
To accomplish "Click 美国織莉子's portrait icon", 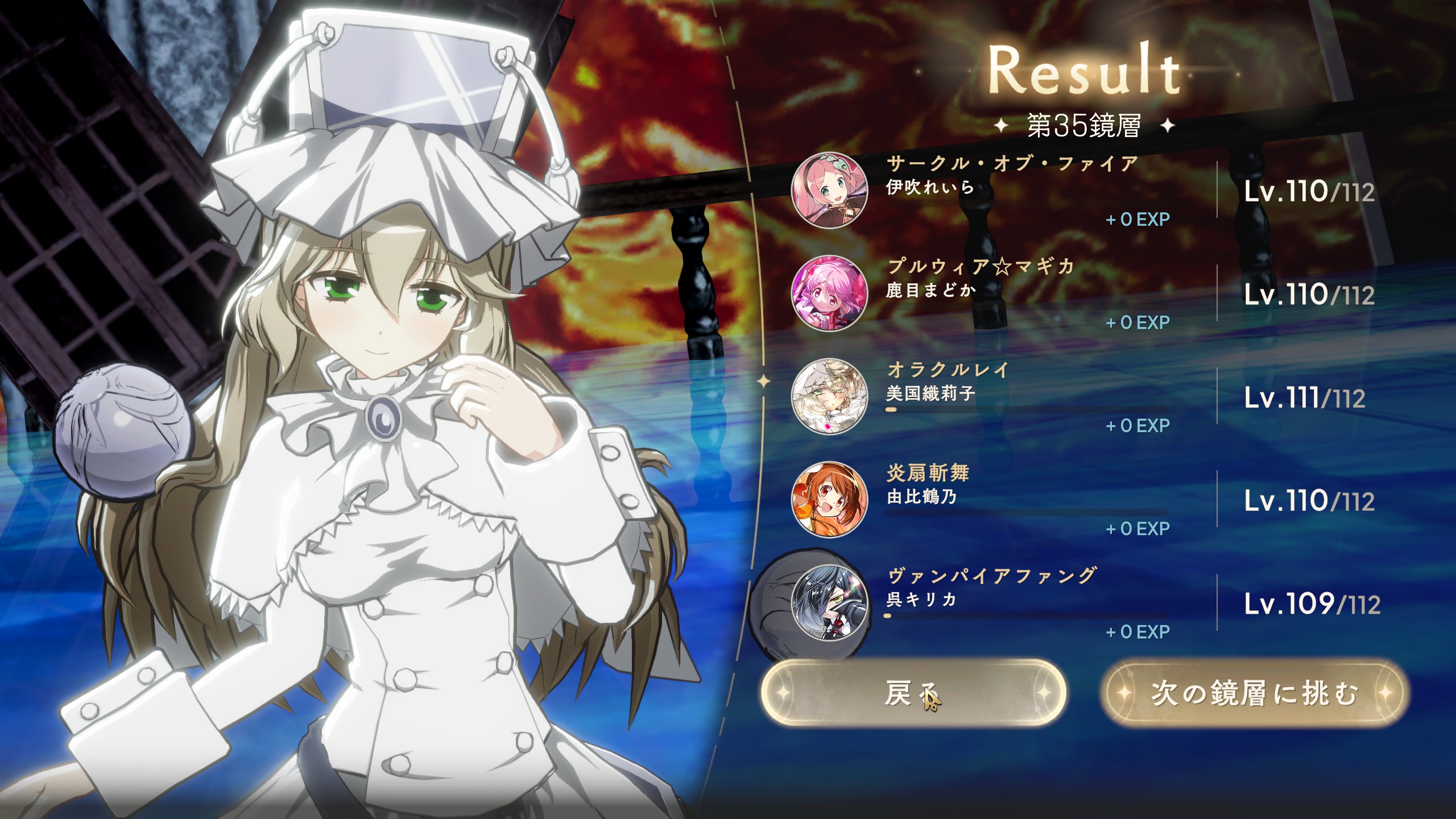I will 829,396.
